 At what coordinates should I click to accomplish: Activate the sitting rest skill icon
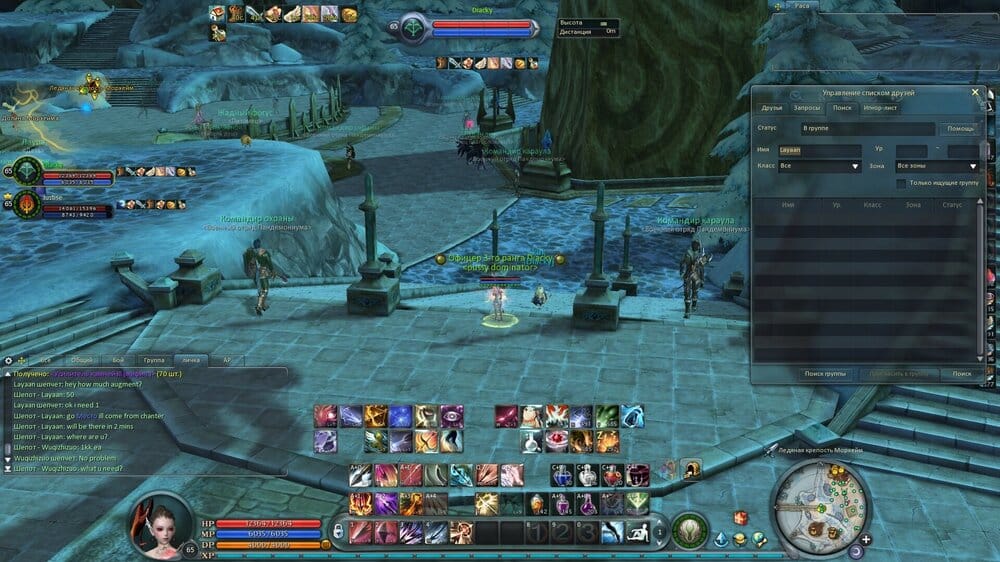pos(637,531)
